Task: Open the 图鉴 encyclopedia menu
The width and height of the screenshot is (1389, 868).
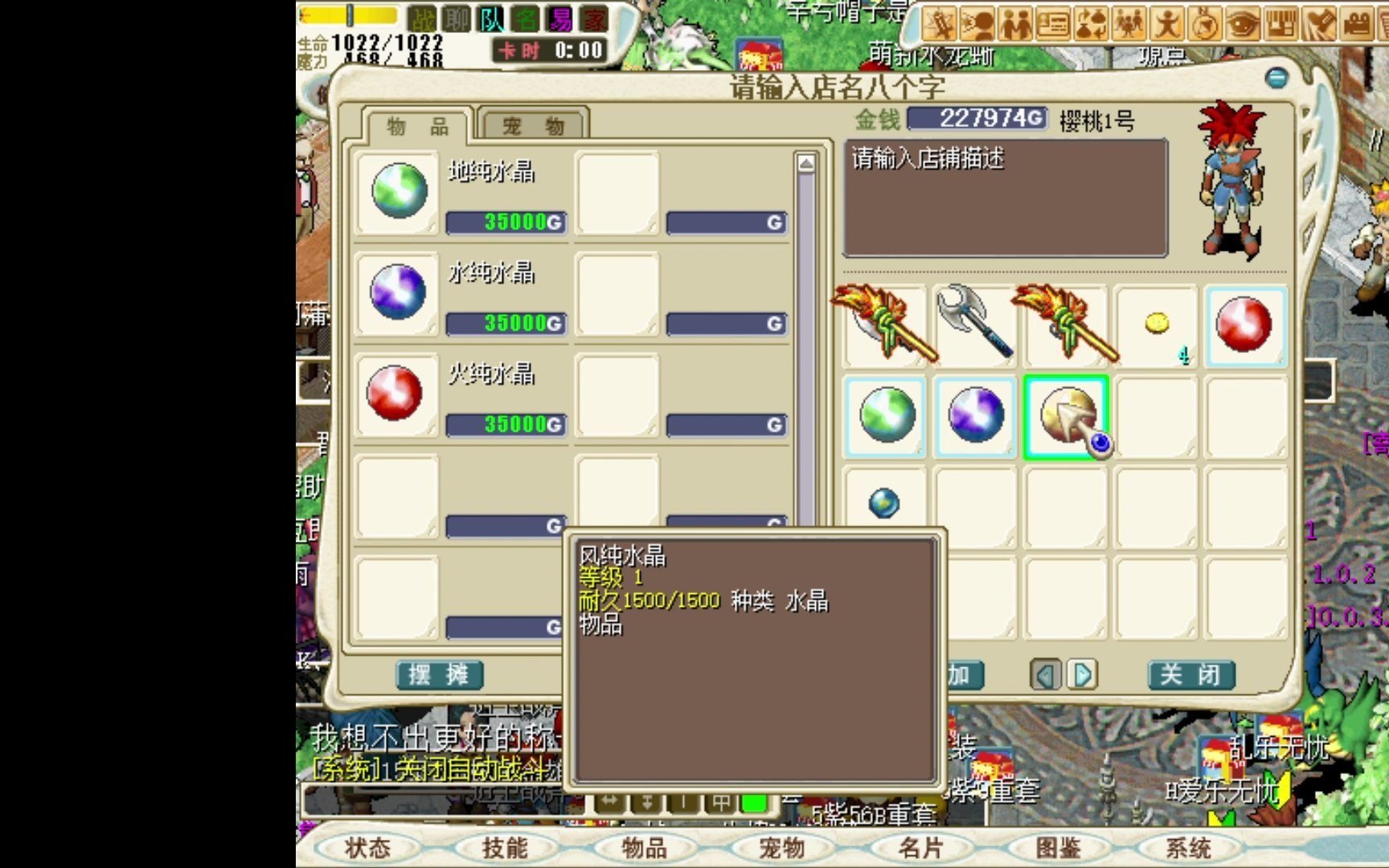Action: [1057, 848]
